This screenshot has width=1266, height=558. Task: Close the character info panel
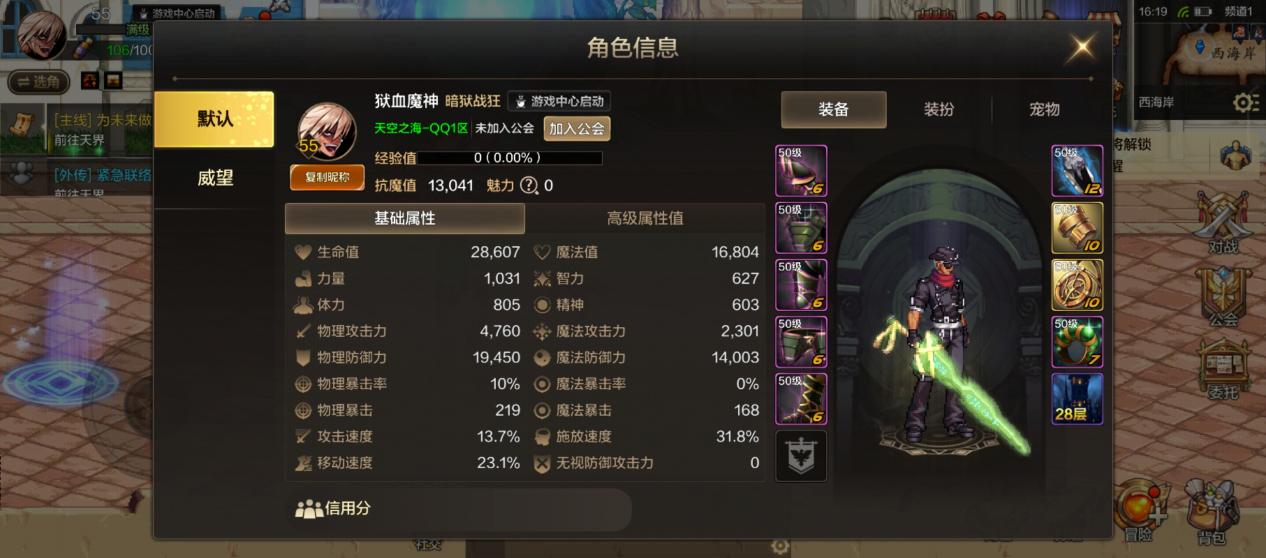click(x=1081, y=48)
